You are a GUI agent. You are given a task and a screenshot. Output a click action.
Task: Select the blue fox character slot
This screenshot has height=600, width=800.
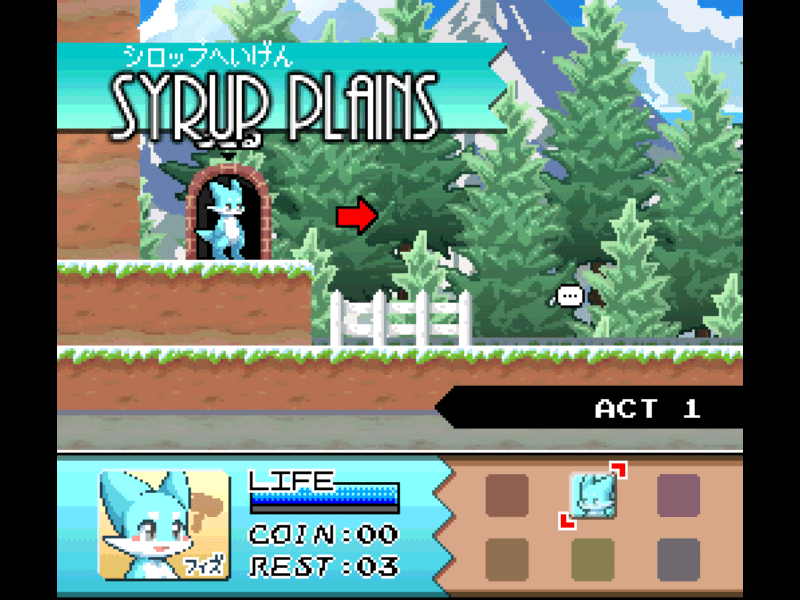coord(592,494)
